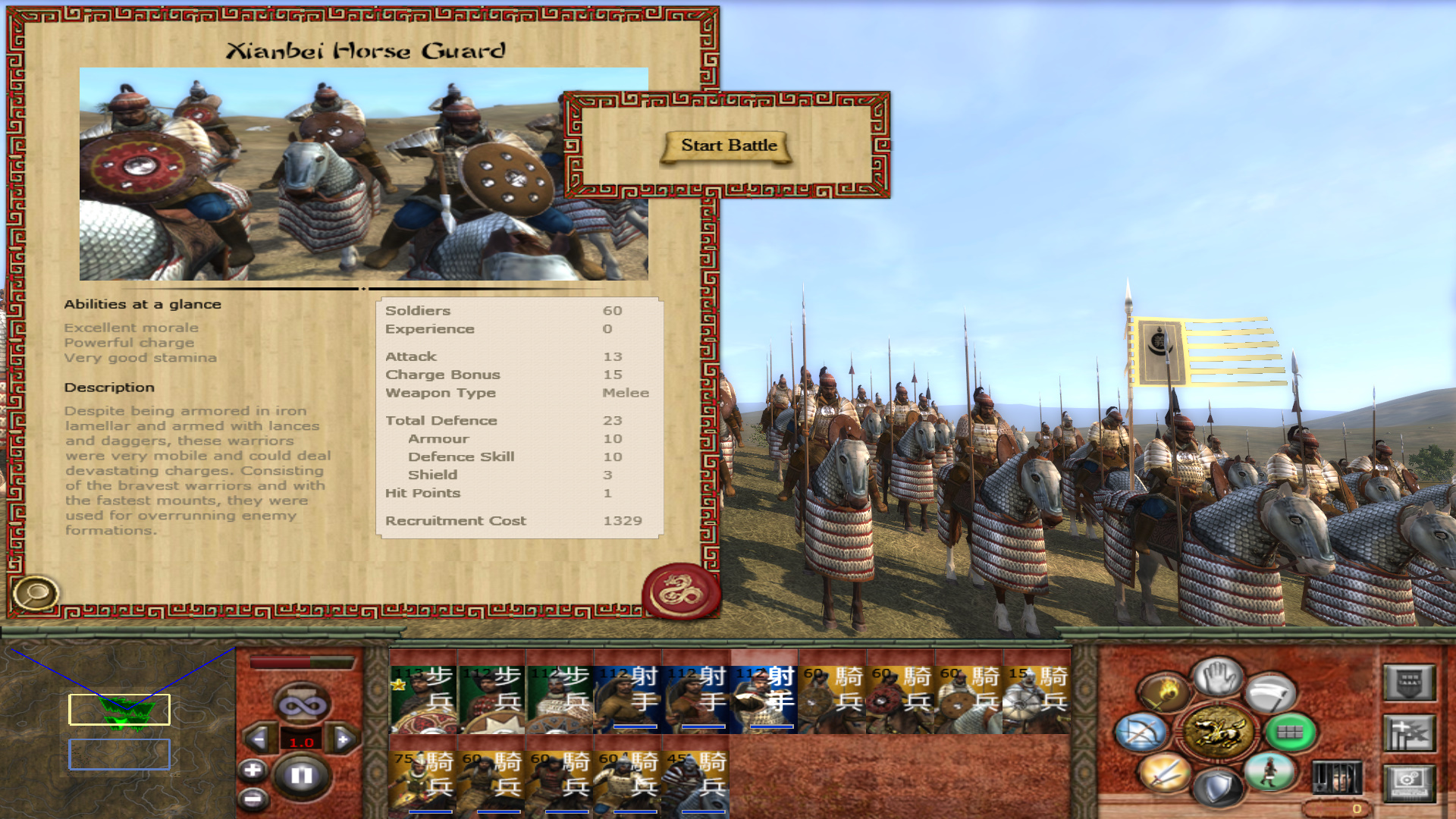Pause the battle with the pause button

pos(301,775)
